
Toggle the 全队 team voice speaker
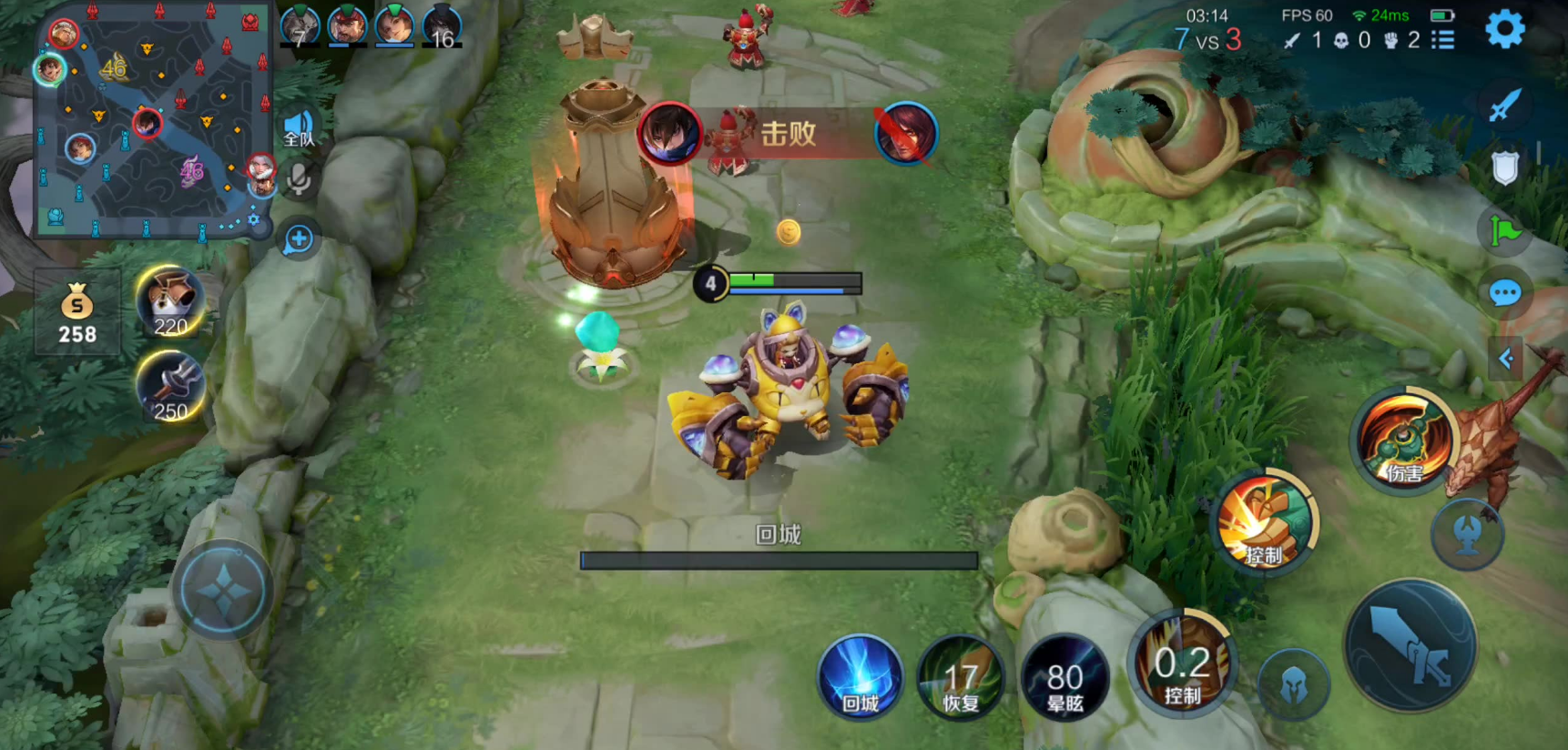[x=299, y=129]
